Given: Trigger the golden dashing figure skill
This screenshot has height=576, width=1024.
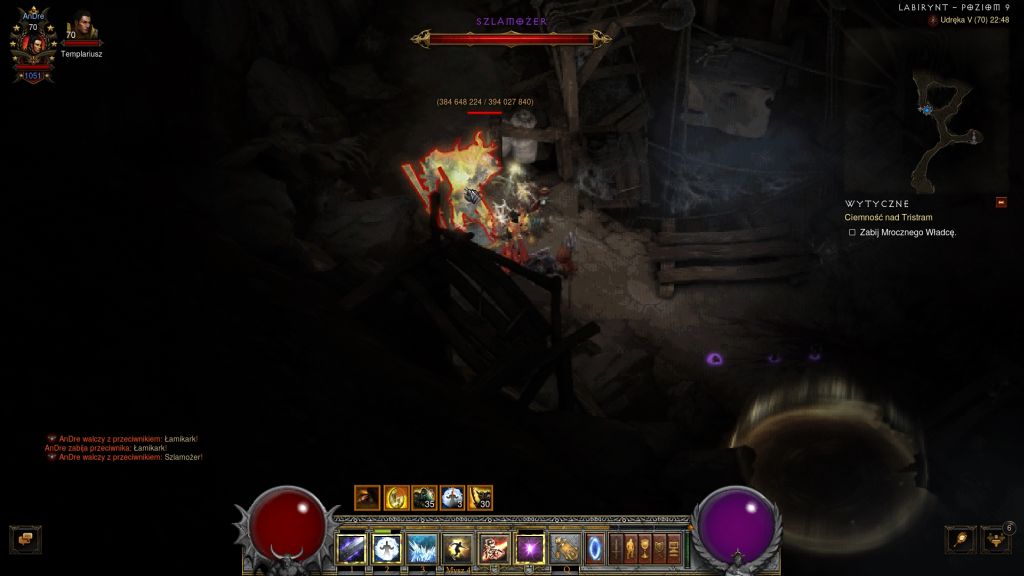Looking at the screenshot, I should [x=457, y=548].
